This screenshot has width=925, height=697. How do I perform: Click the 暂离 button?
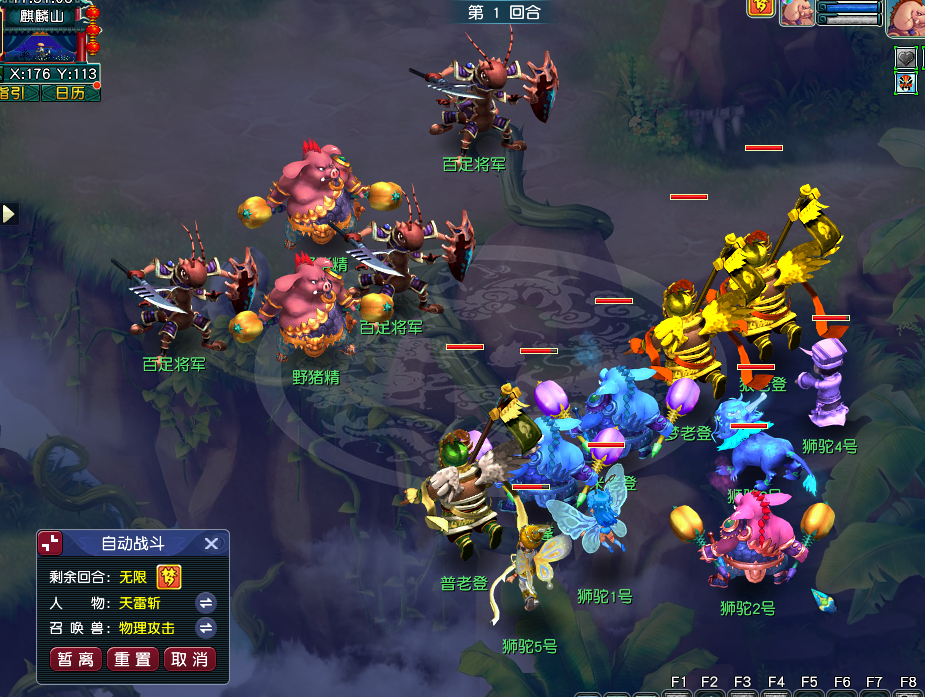click(x=77, y=659)
